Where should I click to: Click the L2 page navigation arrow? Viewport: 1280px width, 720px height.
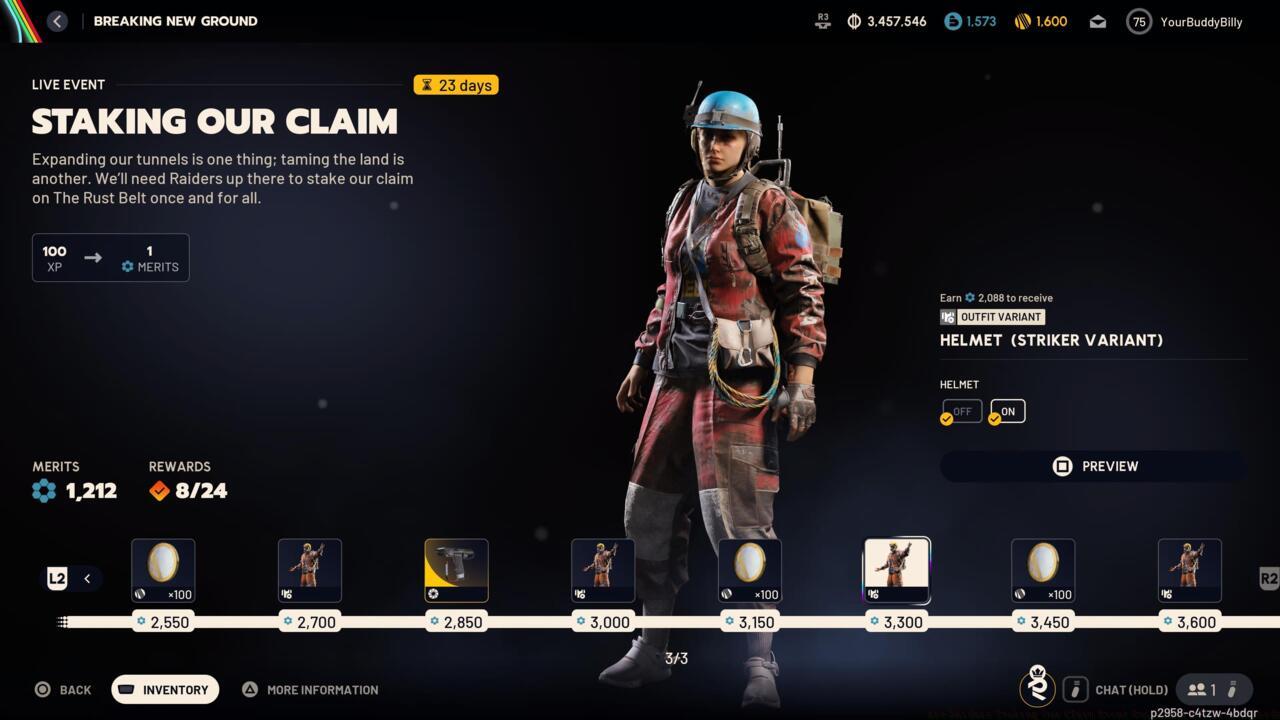57,578
